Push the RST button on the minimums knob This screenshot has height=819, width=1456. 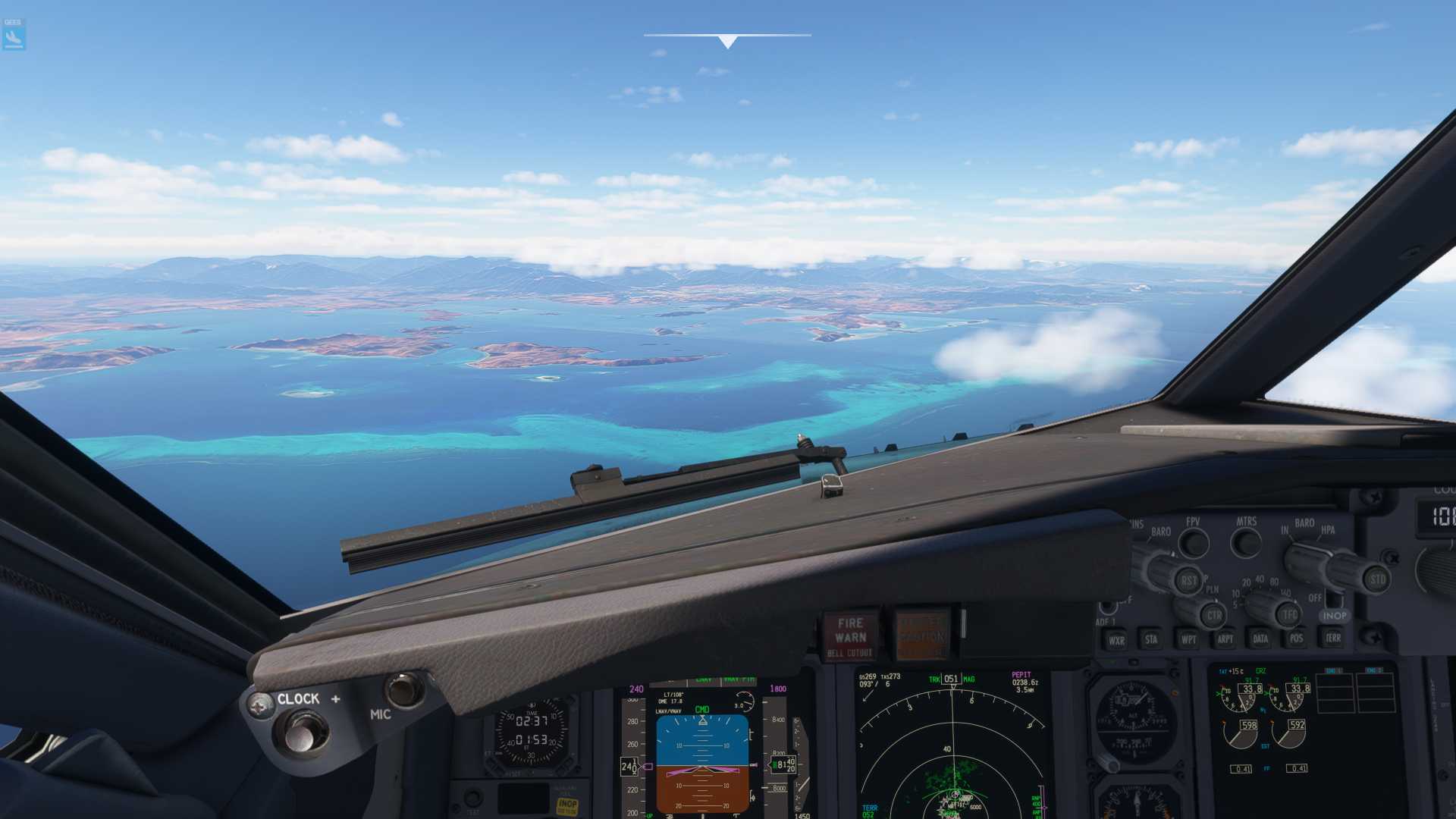1188,581
